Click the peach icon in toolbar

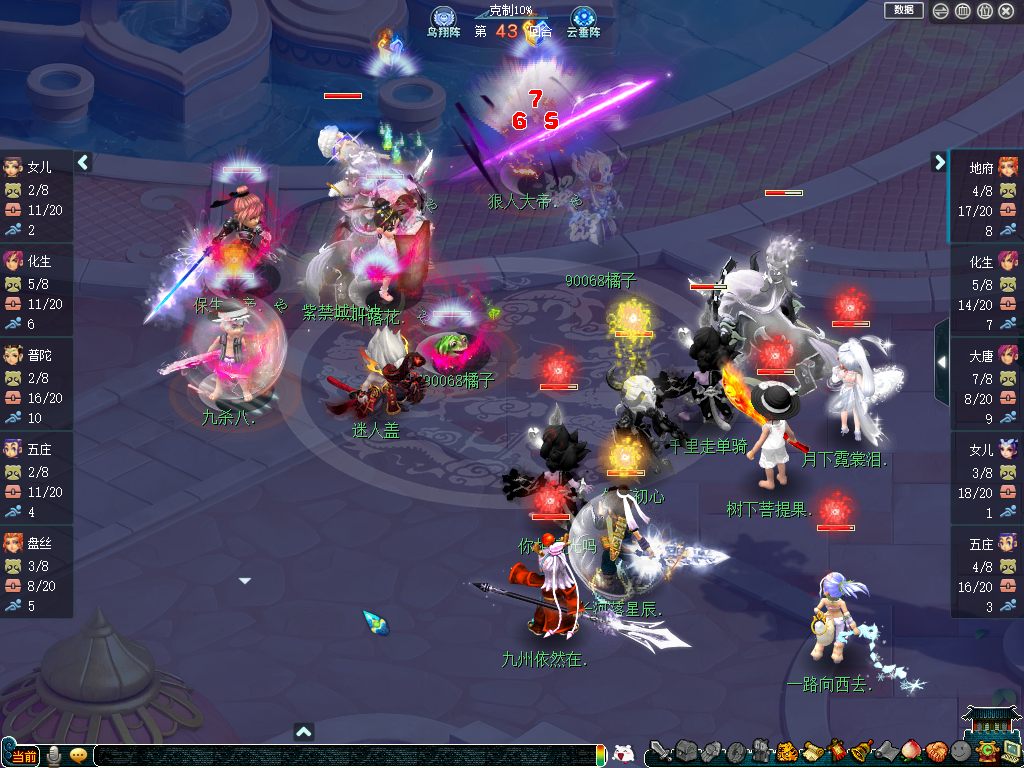pos(911,751)
